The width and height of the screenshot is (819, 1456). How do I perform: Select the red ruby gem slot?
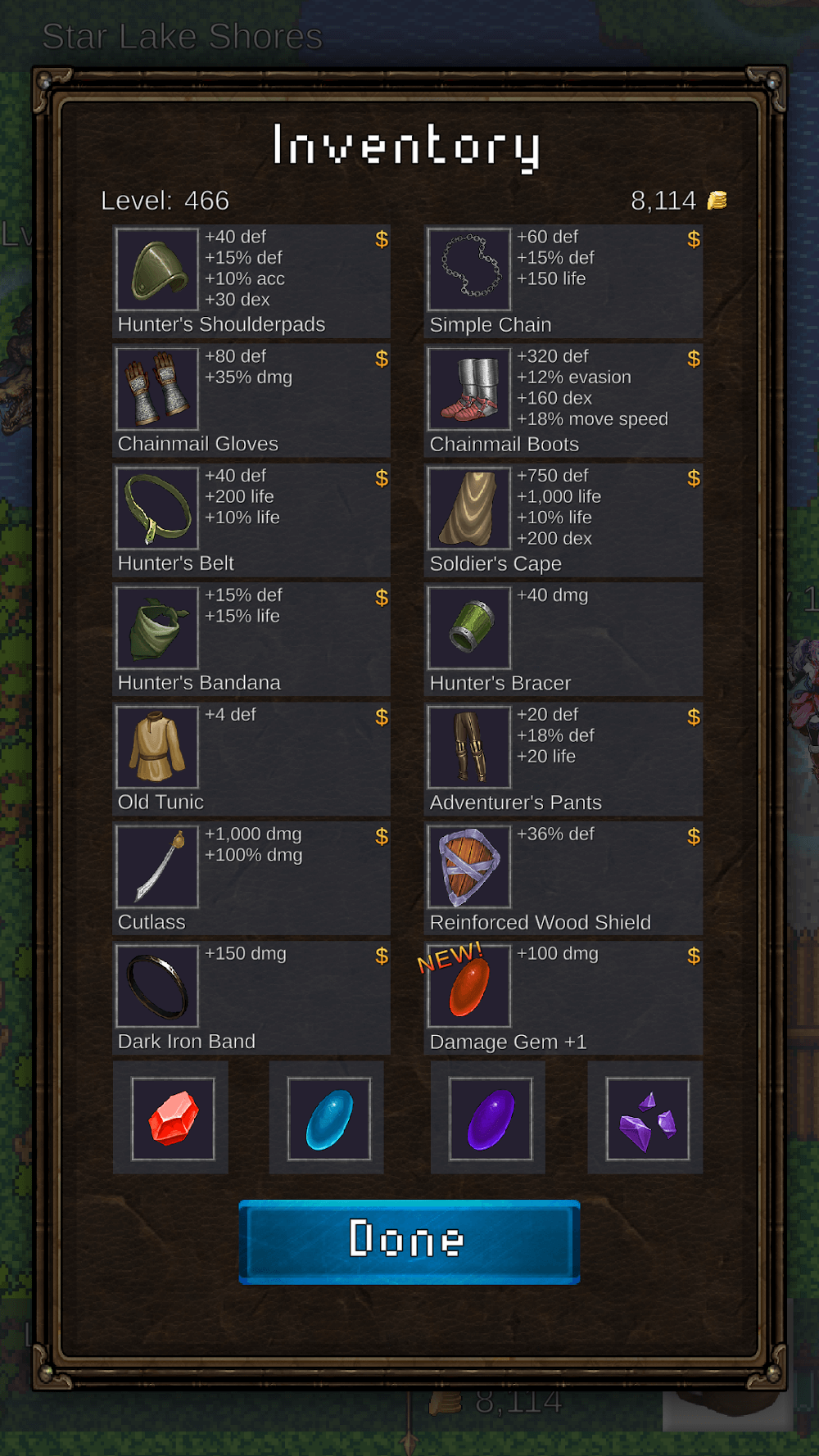[x=173, y=1119]
